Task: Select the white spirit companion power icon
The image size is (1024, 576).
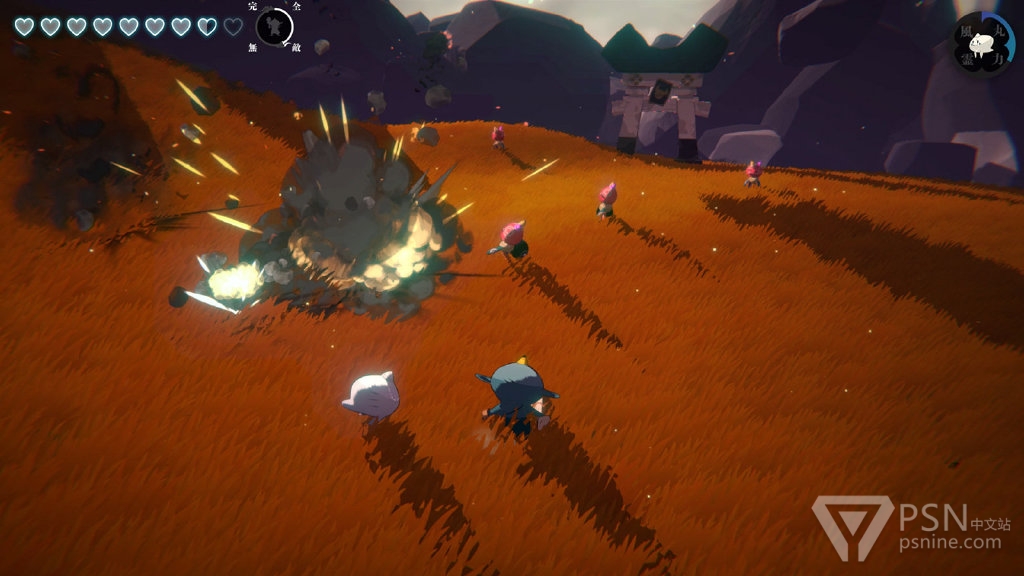Action: 983,45
